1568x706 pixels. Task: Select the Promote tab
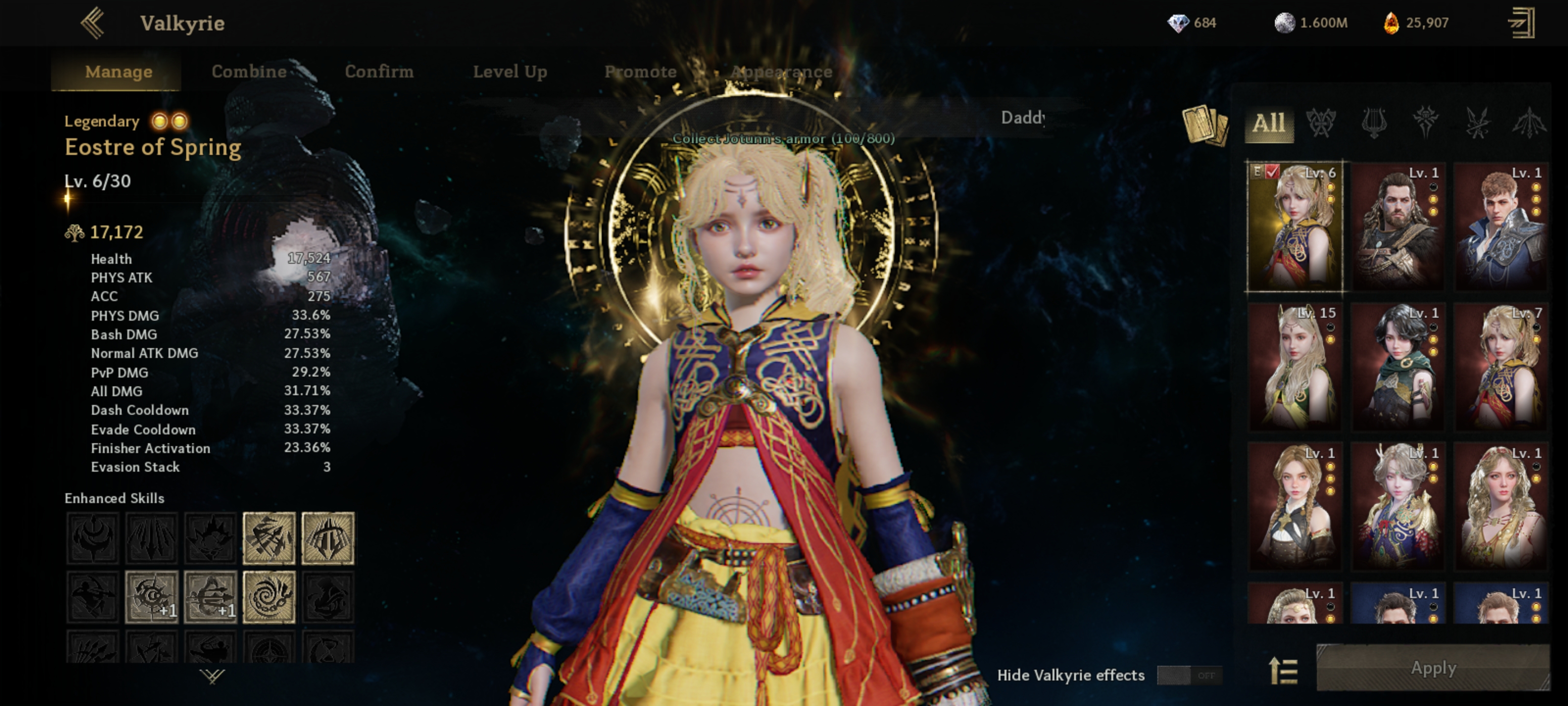640,71
